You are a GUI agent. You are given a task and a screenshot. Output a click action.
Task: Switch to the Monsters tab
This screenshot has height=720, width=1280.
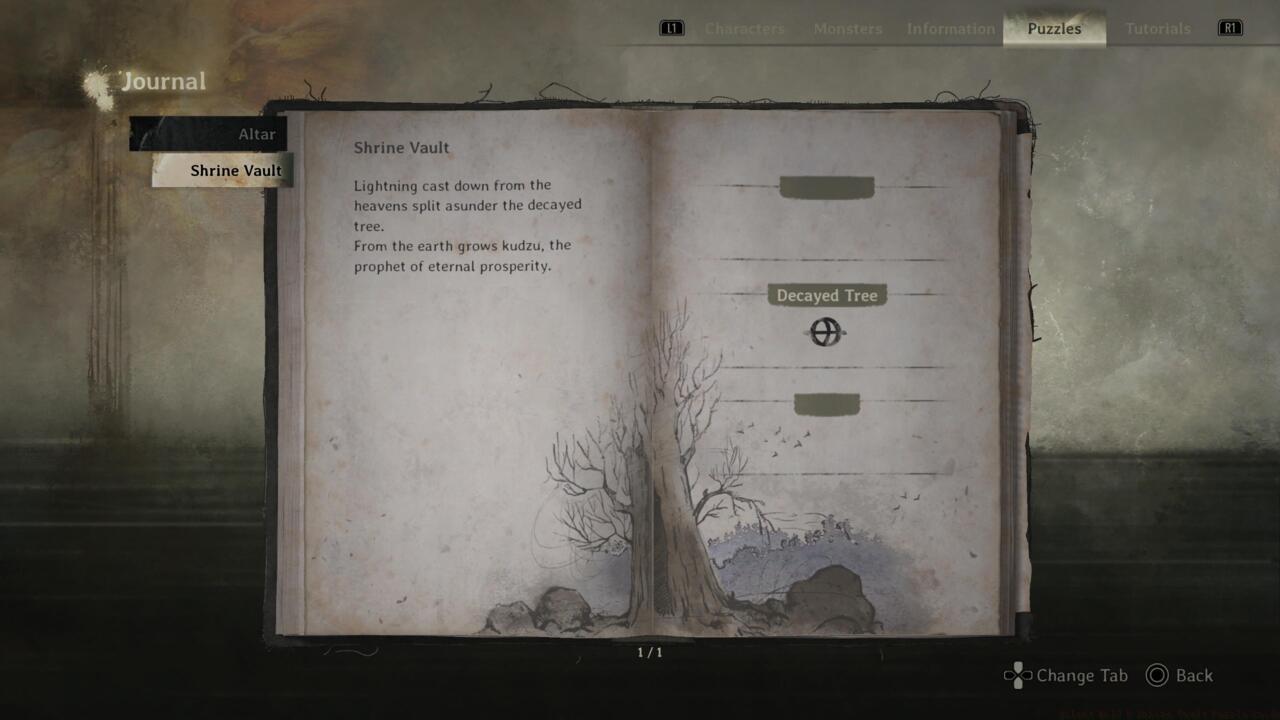847,28
